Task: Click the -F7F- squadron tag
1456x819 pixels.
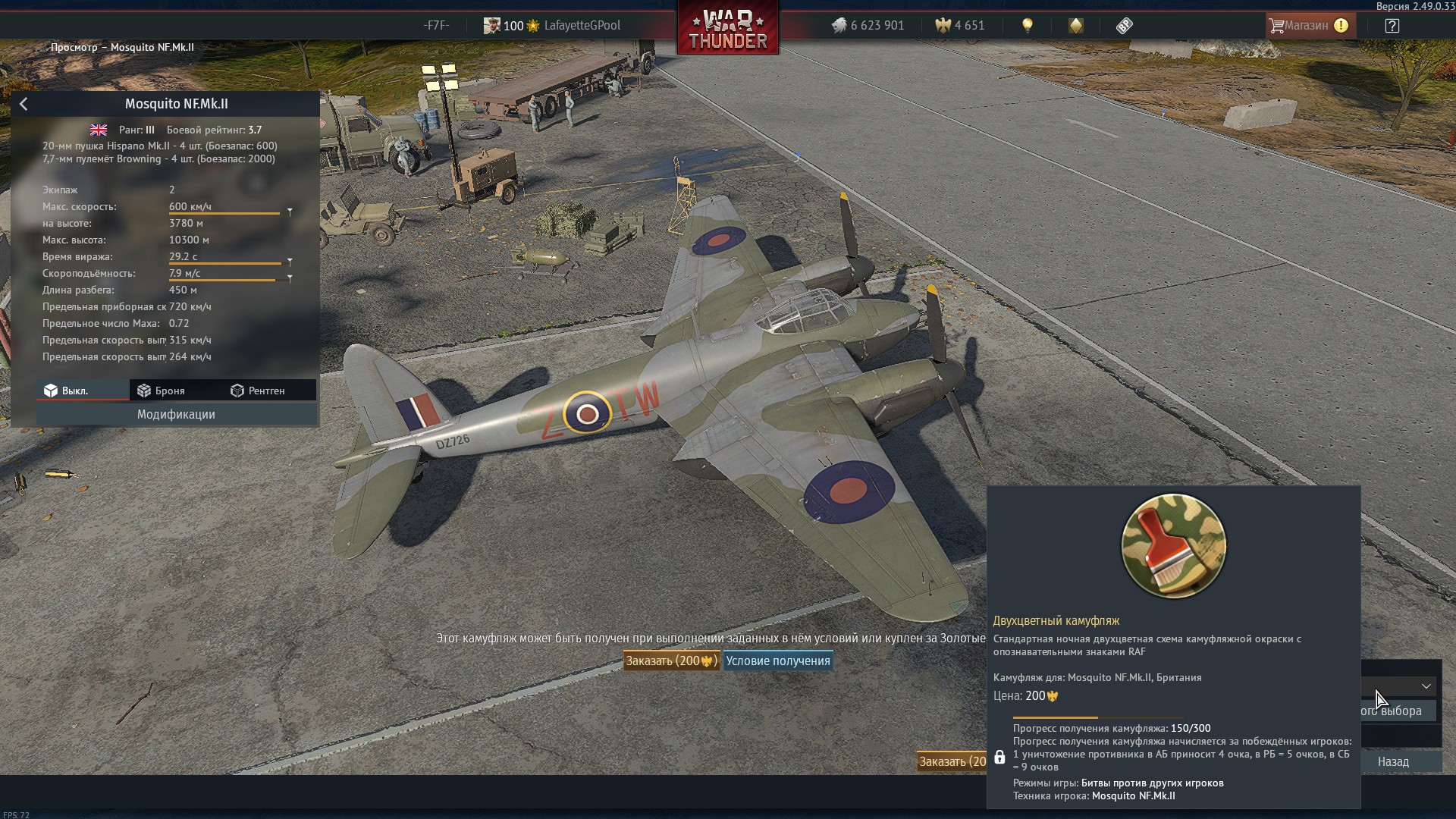Action: [436, 26]
